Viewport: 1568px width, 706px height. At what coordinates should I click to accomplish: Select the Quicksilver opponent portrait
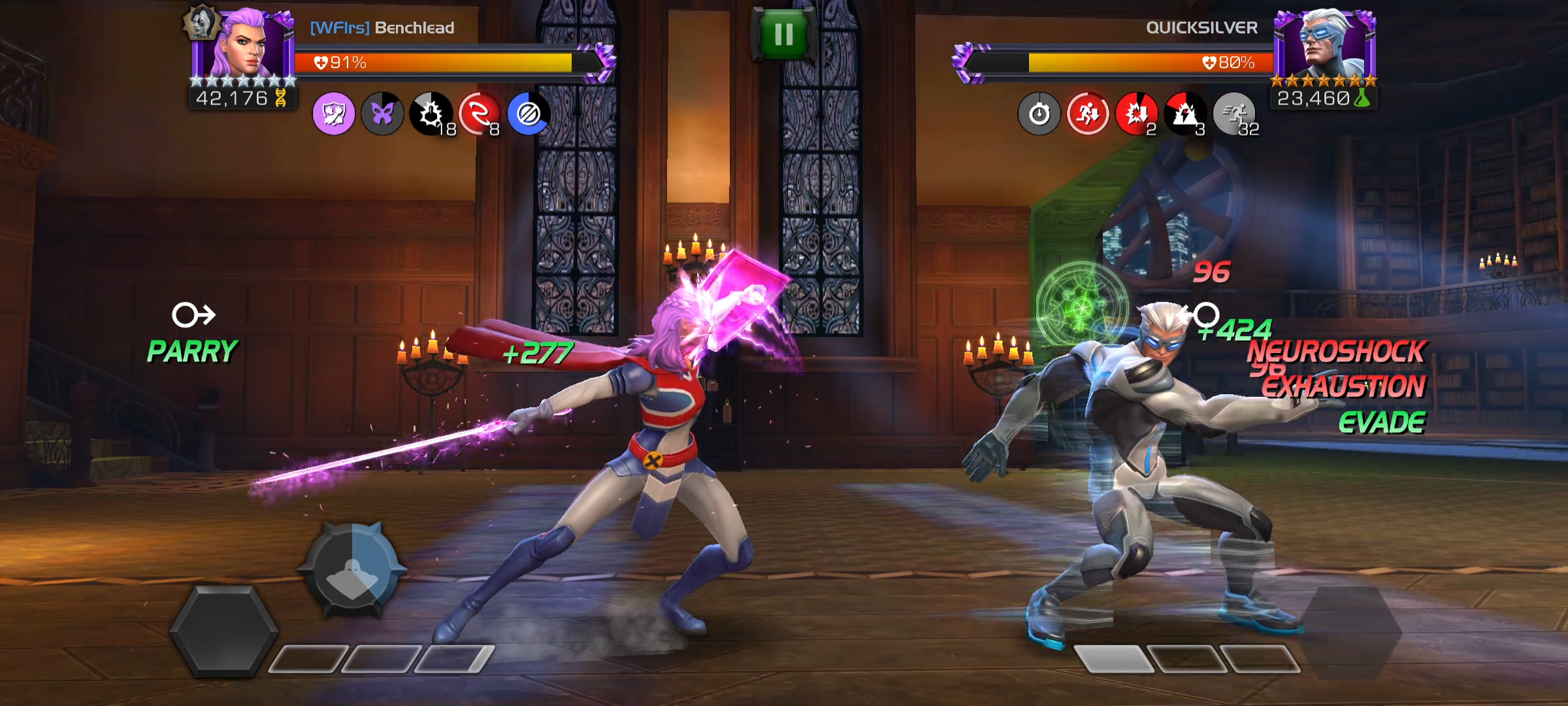pyautogui.click(x=1325, y=44)
